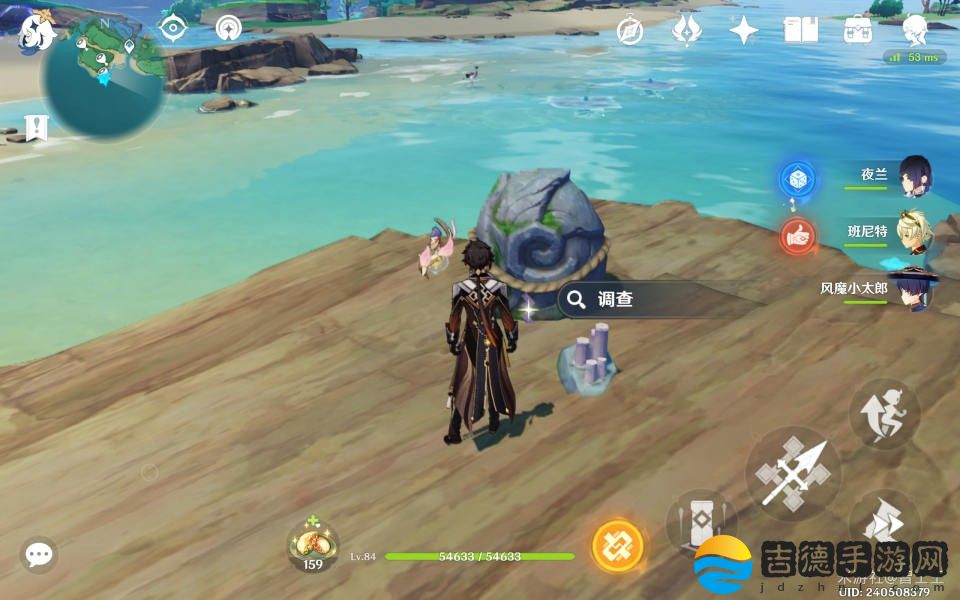
Task: Open the compass adventure handbook icon
Action: click(x=630, y=31)
